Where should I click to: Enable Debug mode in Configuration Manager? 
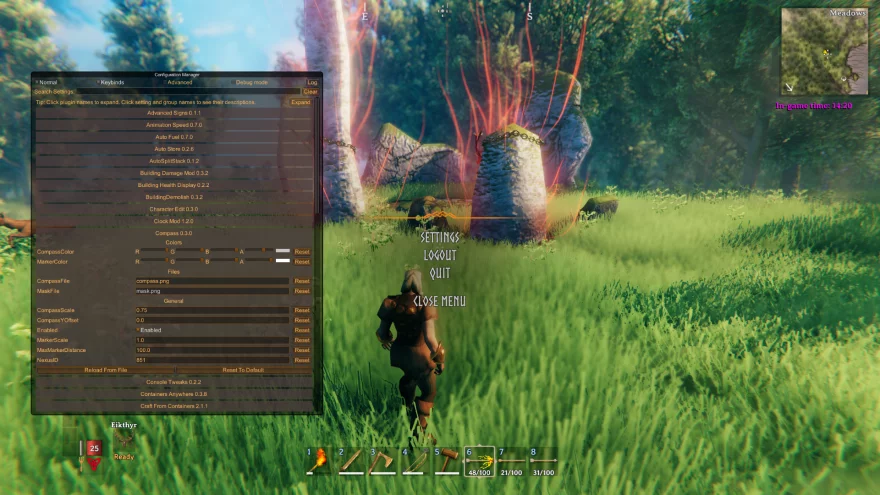point(233,82)
